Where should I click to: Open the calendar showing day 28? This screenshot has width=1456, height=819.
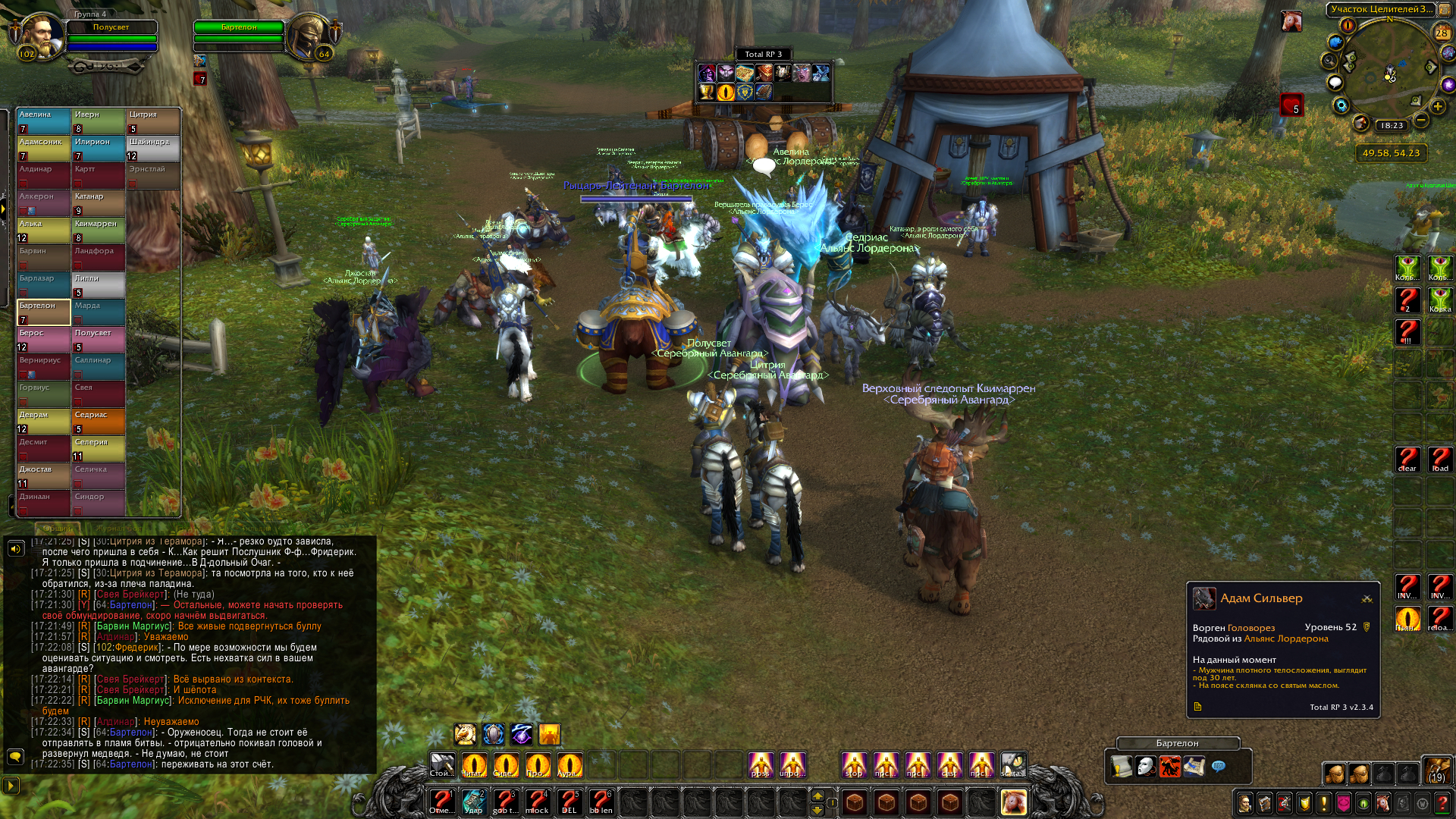(x=1442, y=33)
